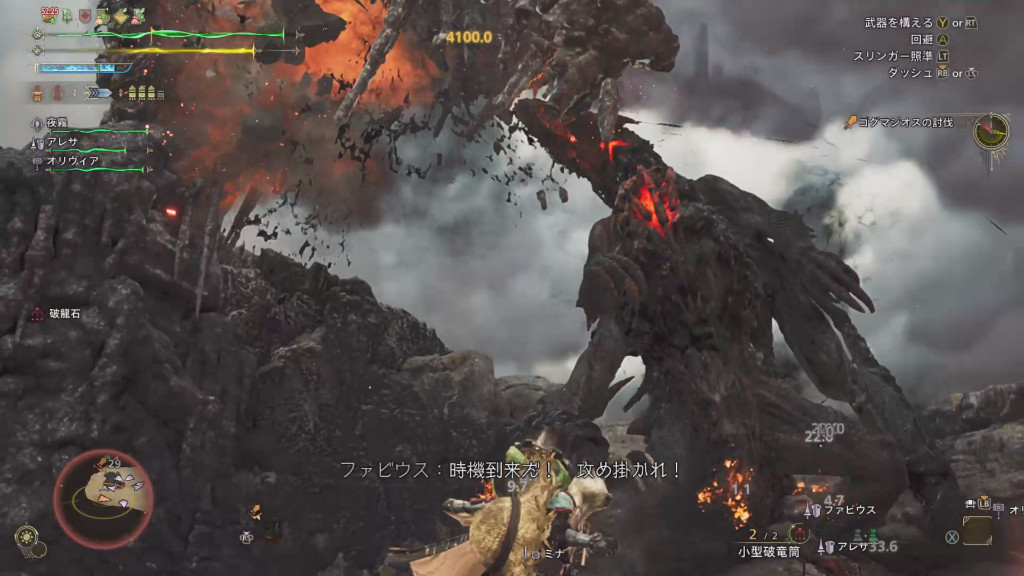Screen dimensions: 1024x576
Task: Select party member オリヴィア in the list
Action: pyautogui.click(x=70, y=160)
